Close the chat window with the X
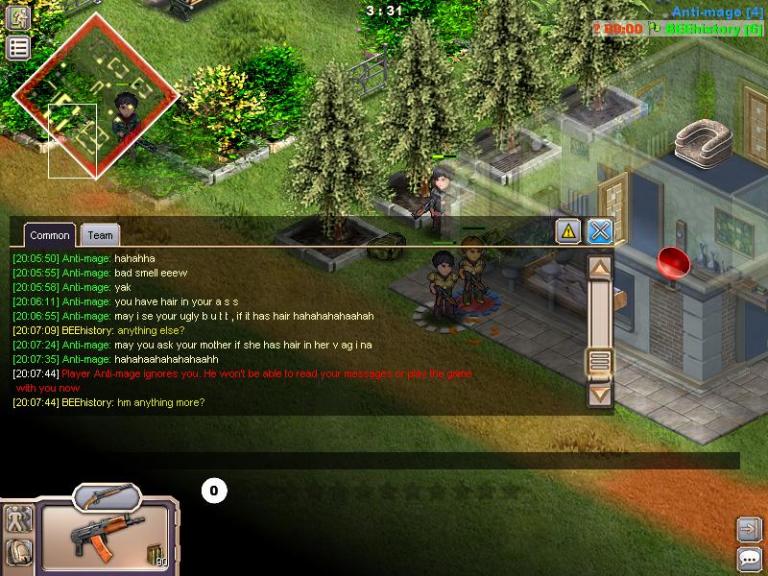 [x=600, y=231]
